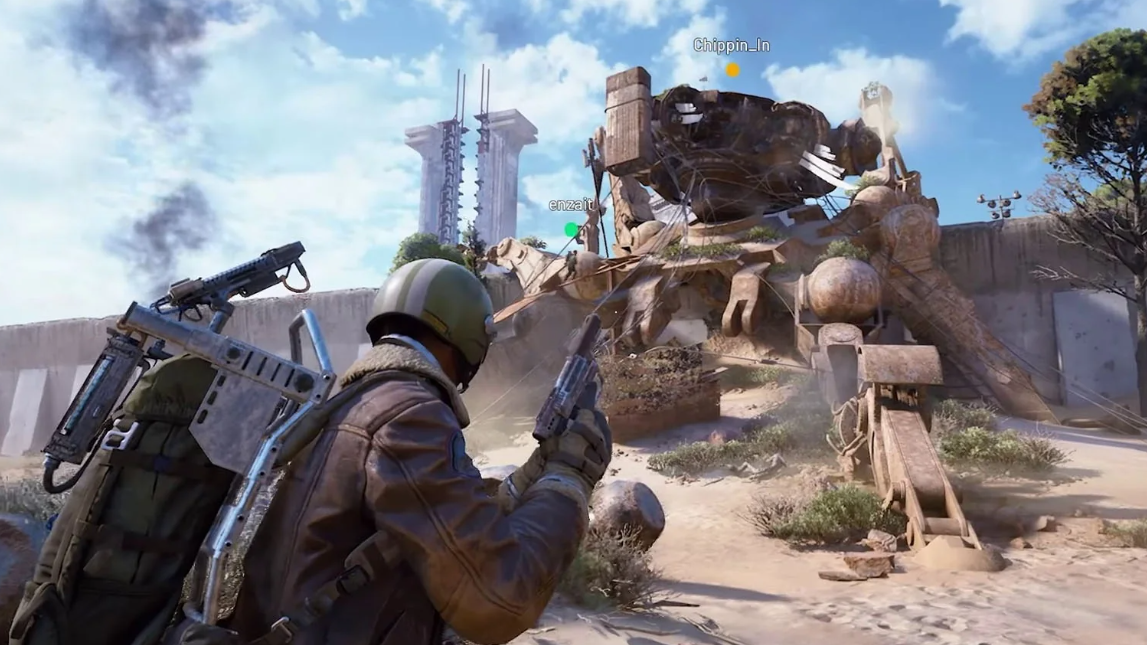The image size is (1147, 645).
Task: Select the Chippin_In orange teammate marker
Action: click(x=733, y=70)
